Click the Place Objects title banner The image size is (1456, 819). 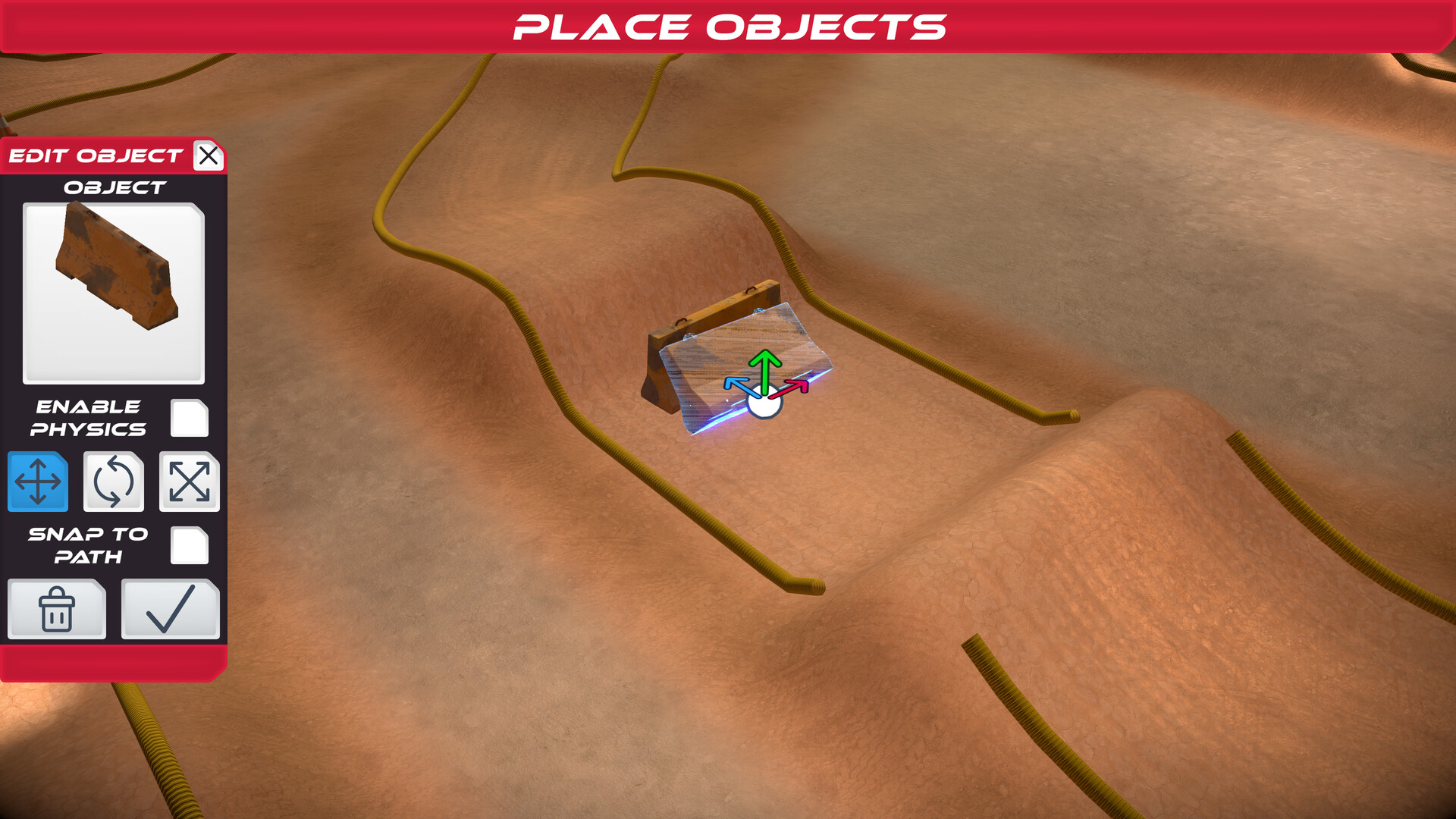coord(728,27)
